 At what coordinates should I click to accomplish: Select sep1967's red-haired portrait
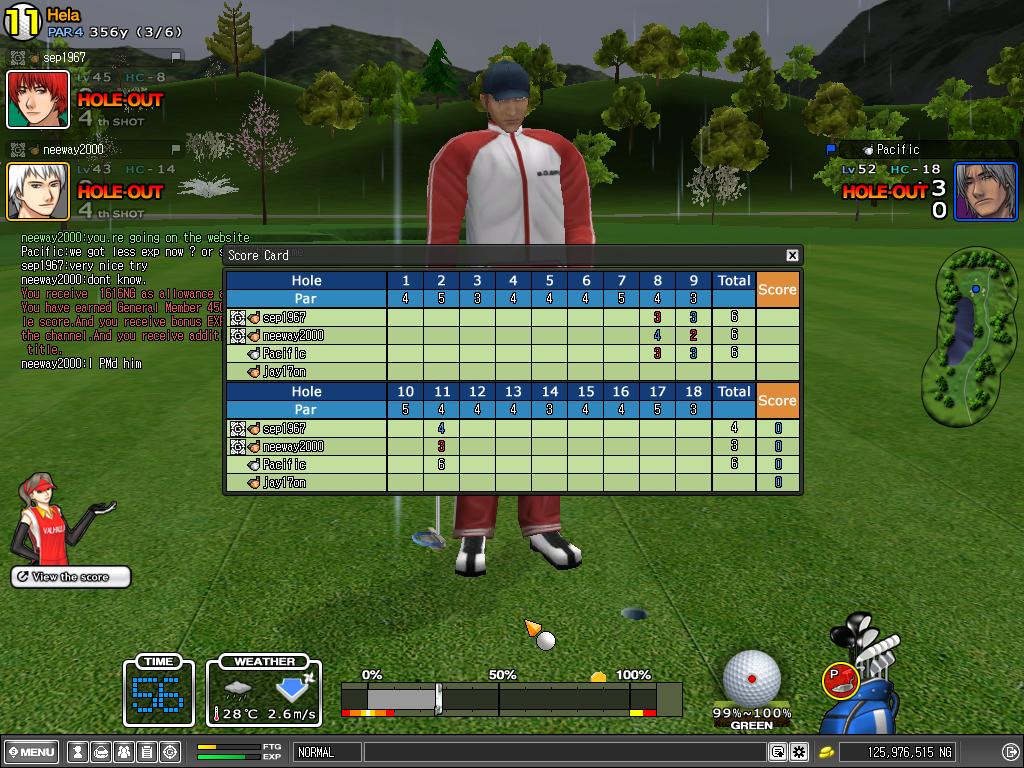coord(38,100)
